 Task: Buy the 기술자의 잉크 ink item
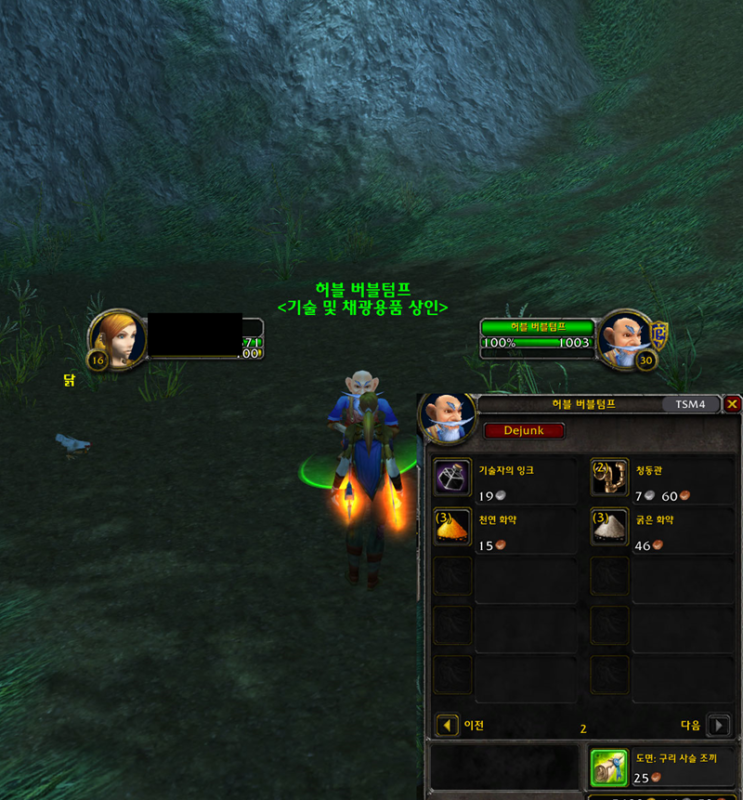pos(453,476)
